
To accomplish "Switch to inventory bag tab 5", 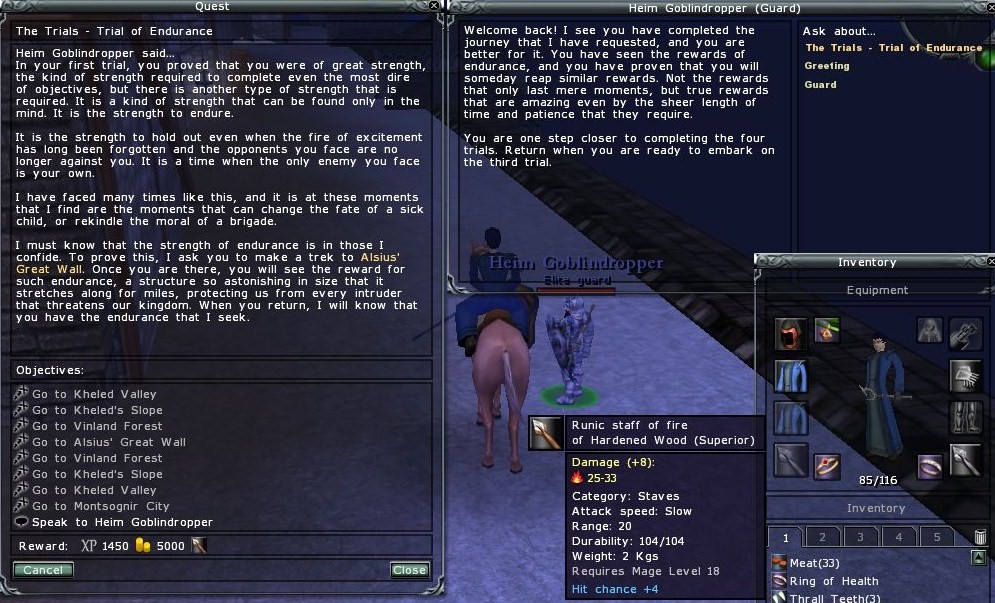I will [936, 537].
